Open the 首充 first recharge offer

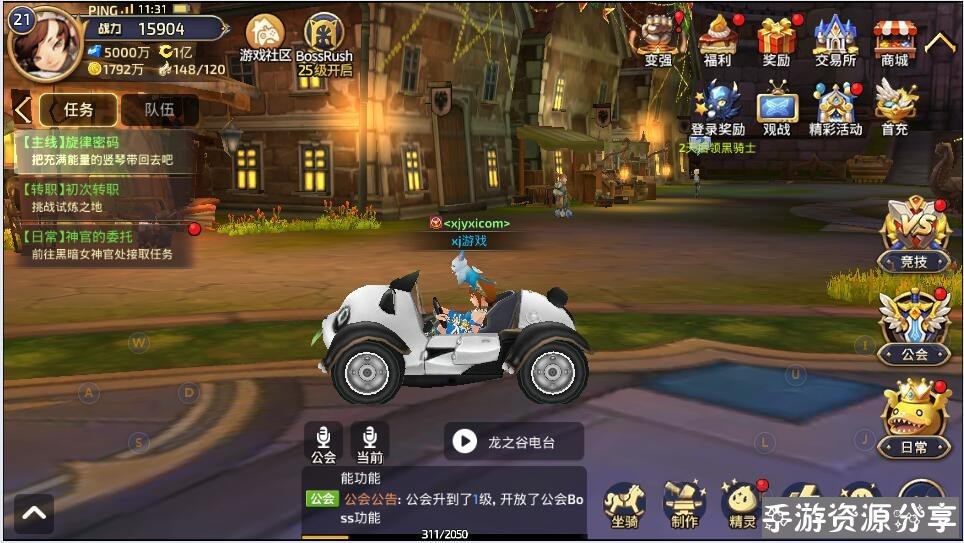tap(894, 107)
